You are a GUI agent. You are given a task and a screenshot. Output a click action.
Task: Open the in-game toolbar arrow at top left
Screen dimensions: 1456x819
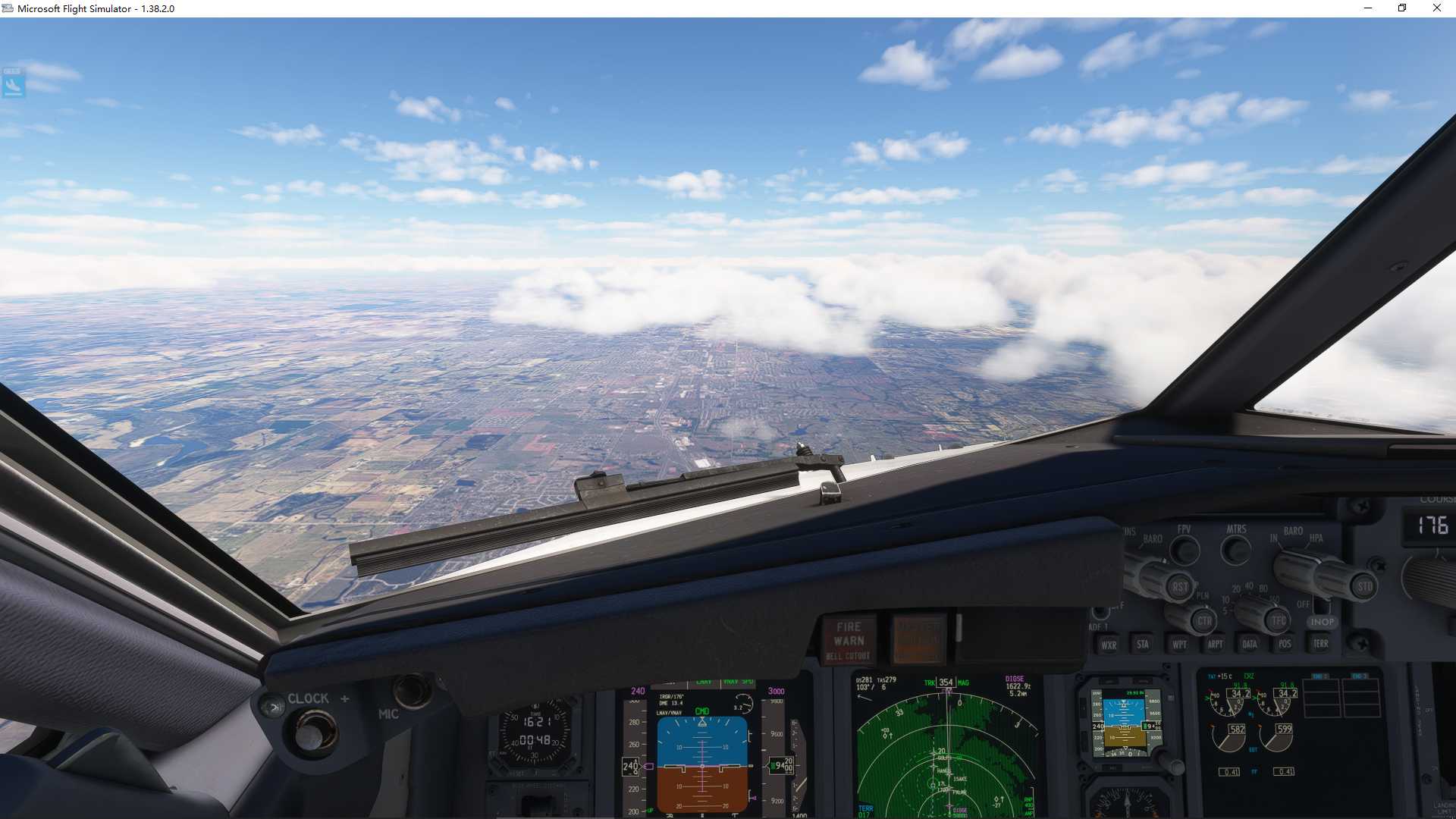[11, 85]
